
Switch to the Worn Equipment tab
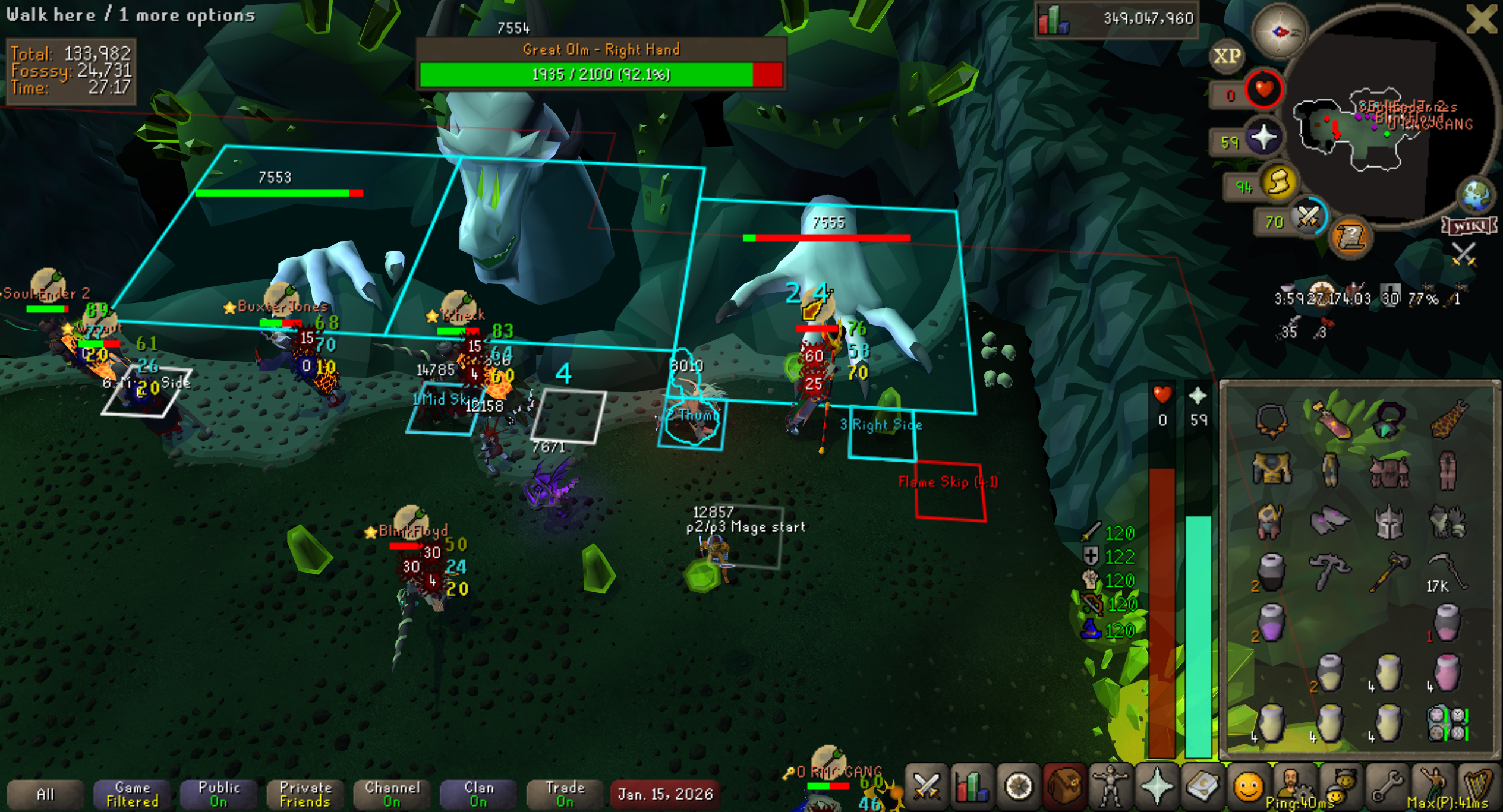[x=1110, y=787]
